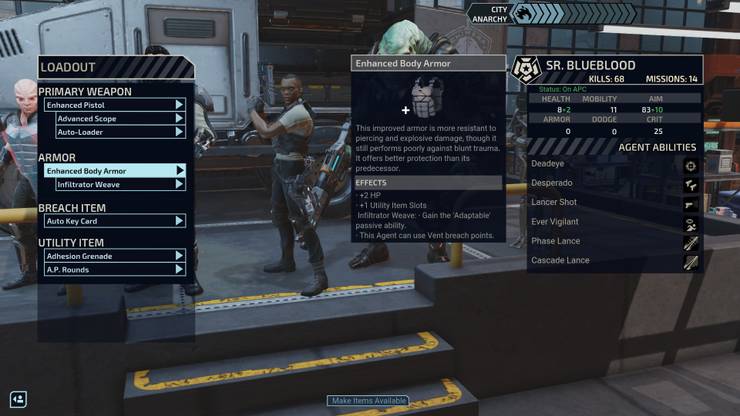Select the Auto-Loader attachment
Image resolution: width=740 pixels, height=416 pixels.
point(120,132)
